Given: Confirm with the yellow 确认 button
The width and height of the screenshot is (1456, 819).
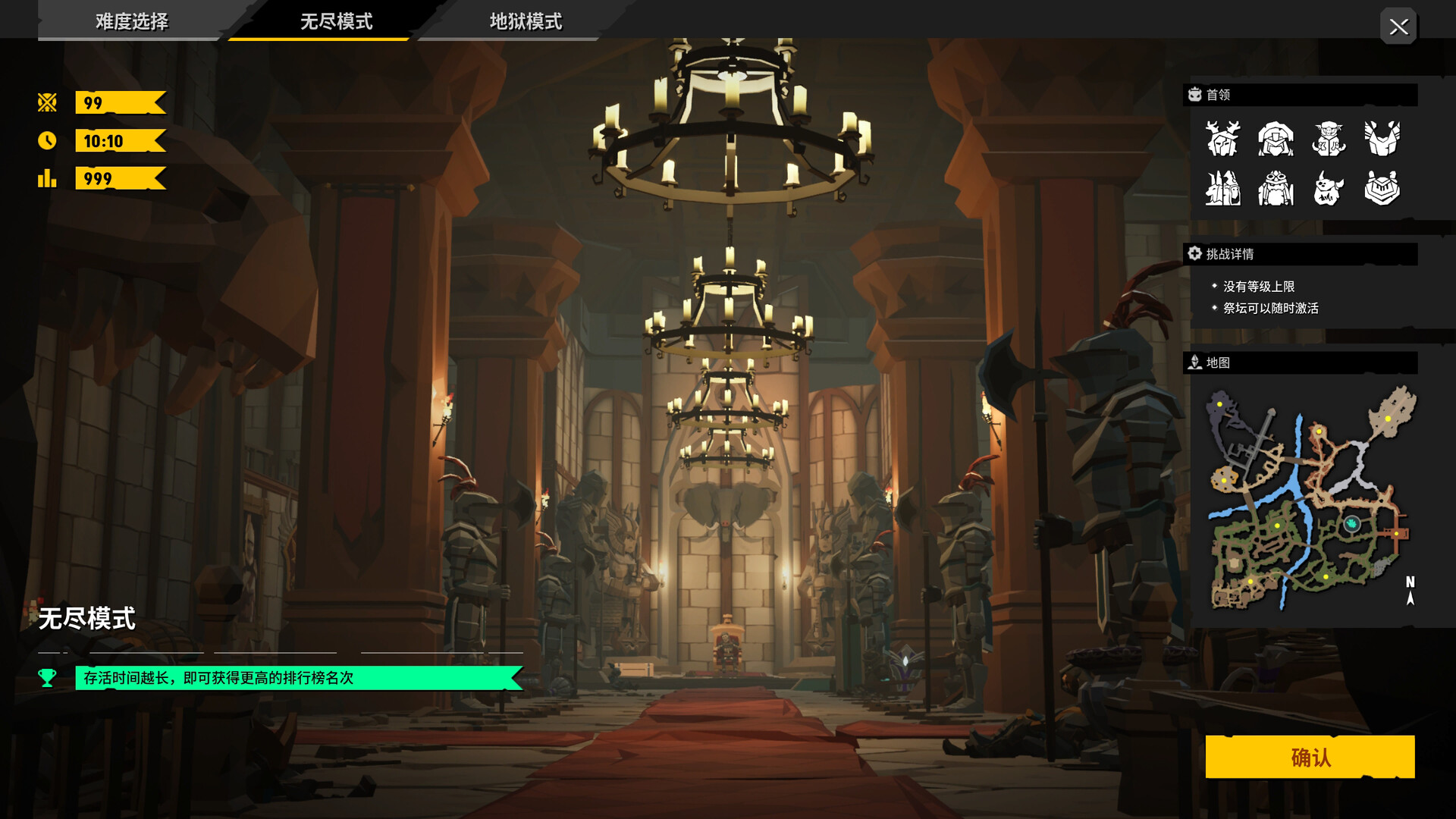Looking at the screenshot, I should point(1310,757).
